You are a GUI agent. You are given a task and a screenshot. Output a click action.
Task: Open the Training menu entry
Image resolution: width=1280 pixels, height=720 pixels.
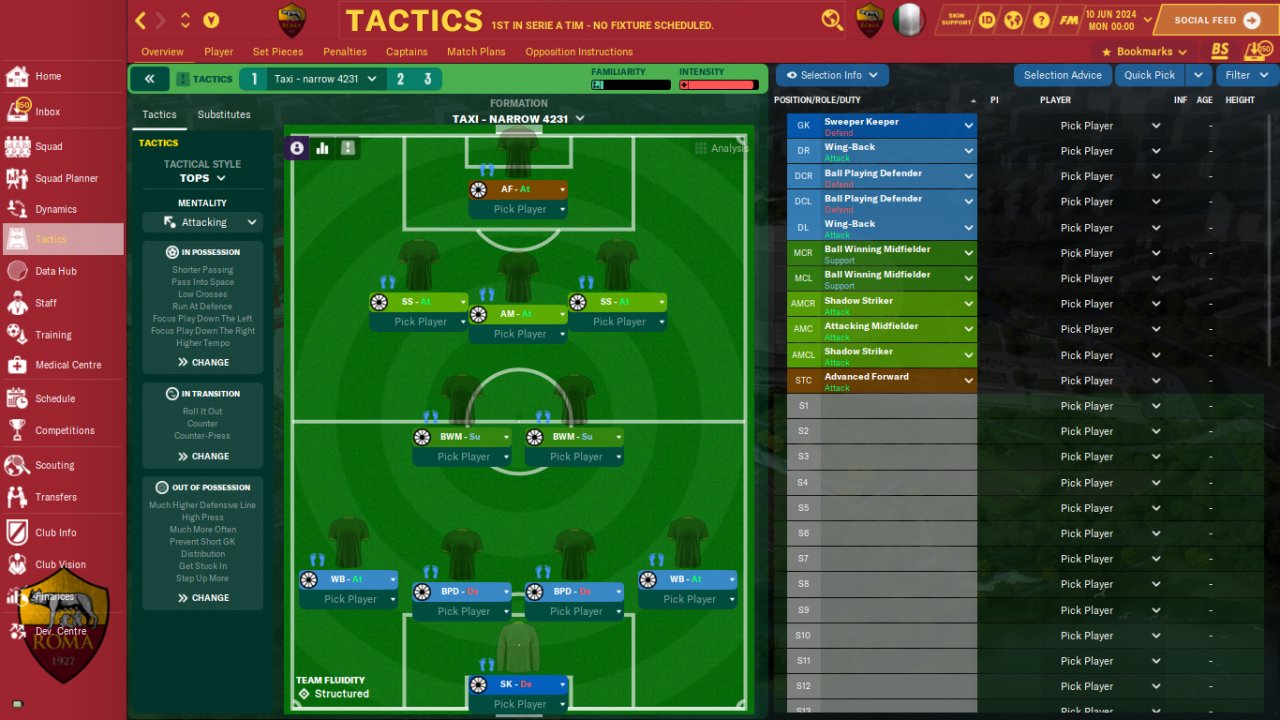point(53,335)
